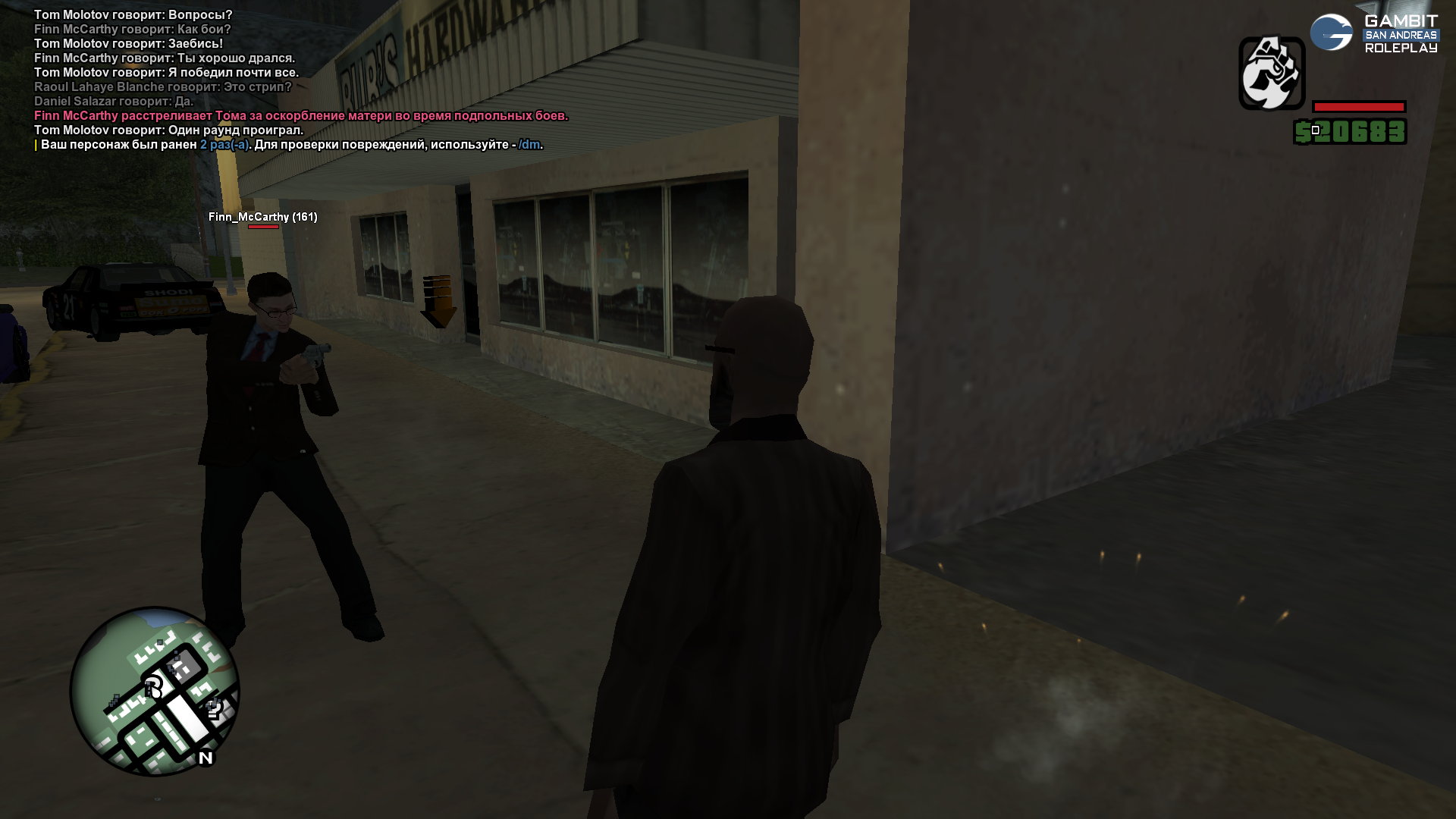Click the north N marker on the radar

[206, 758]
